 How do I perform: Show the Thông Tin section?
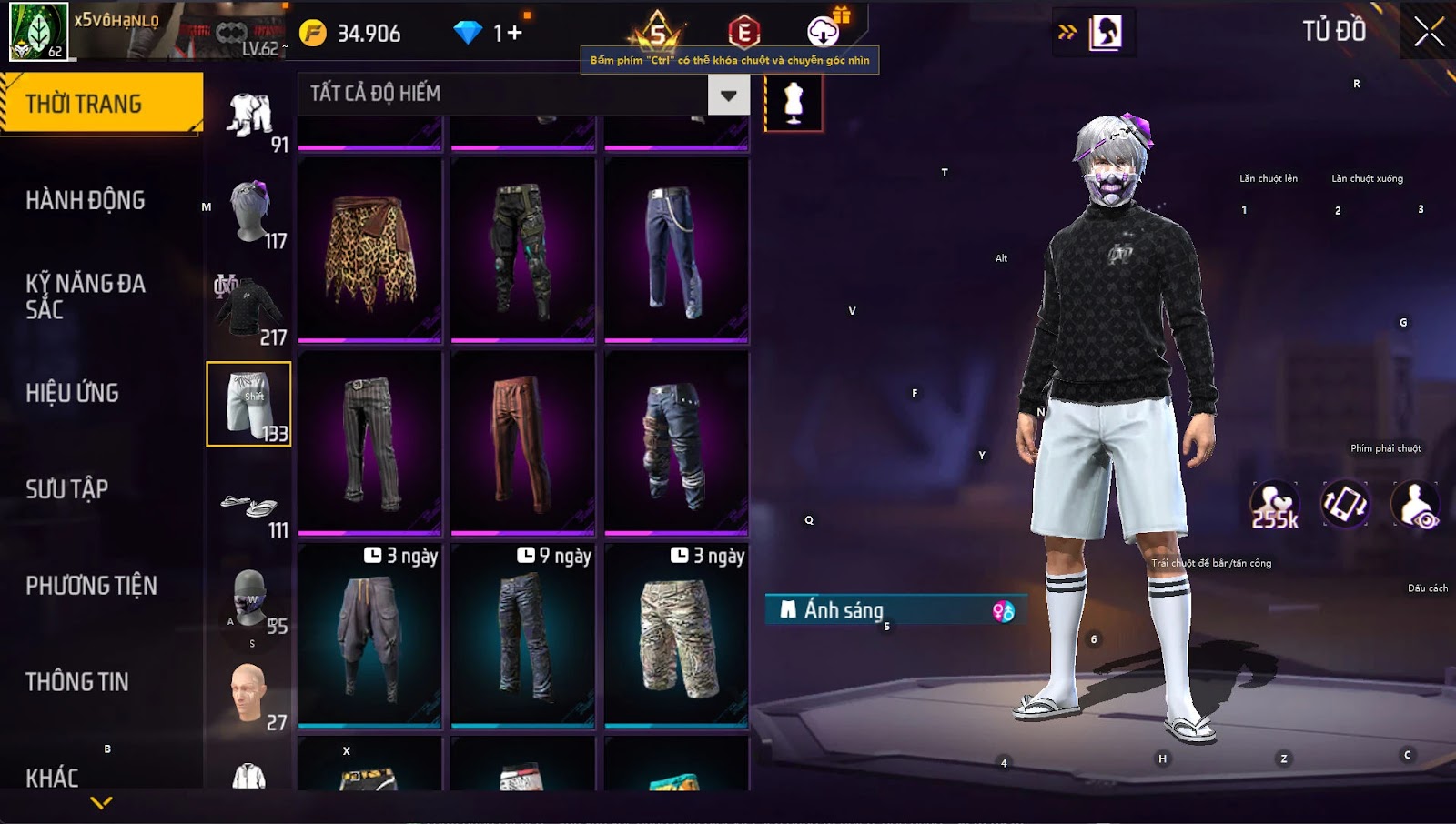[x=77, y=682]
